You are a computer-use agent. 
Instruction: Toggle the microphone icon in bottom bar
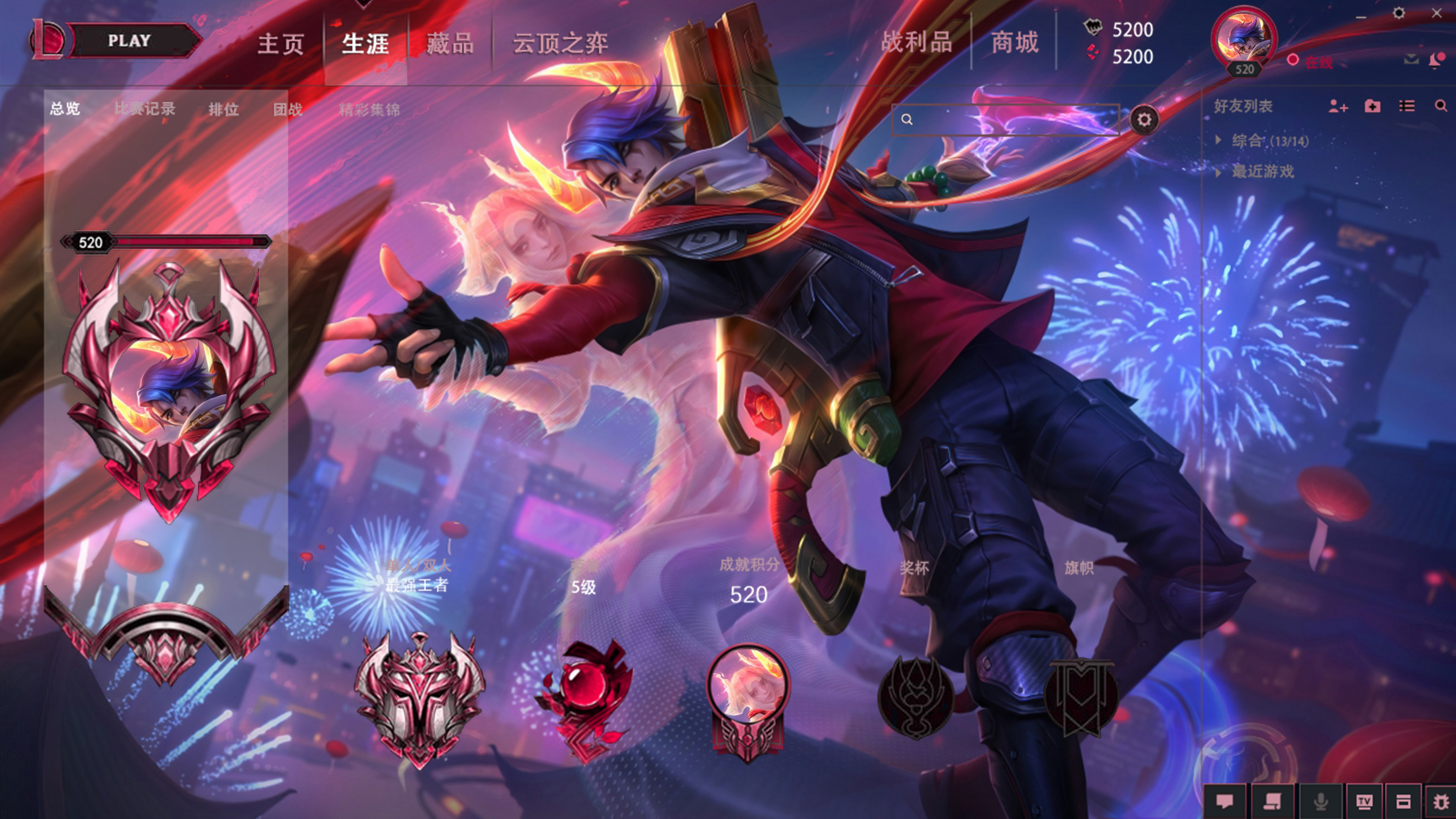pyautogui.click(x=1321, y=801)
